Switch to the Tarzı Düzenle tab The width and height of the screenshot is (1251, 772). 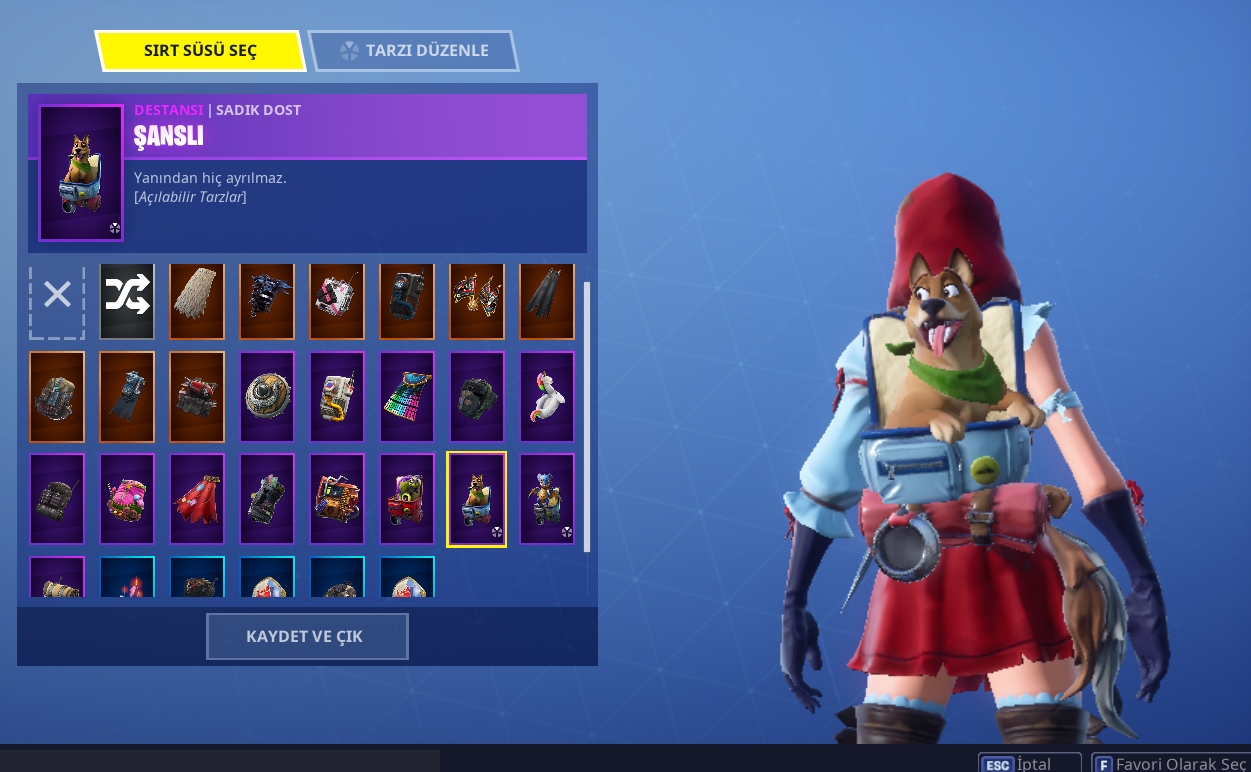[414, 51]
